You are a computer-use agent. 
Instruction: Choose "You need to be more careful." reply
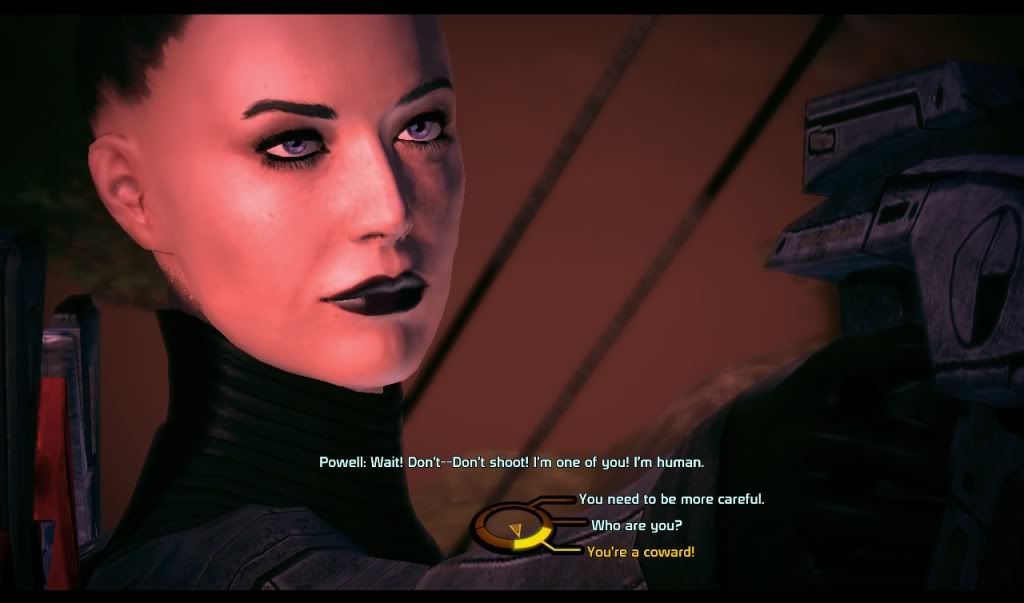(x=671, y=498)
